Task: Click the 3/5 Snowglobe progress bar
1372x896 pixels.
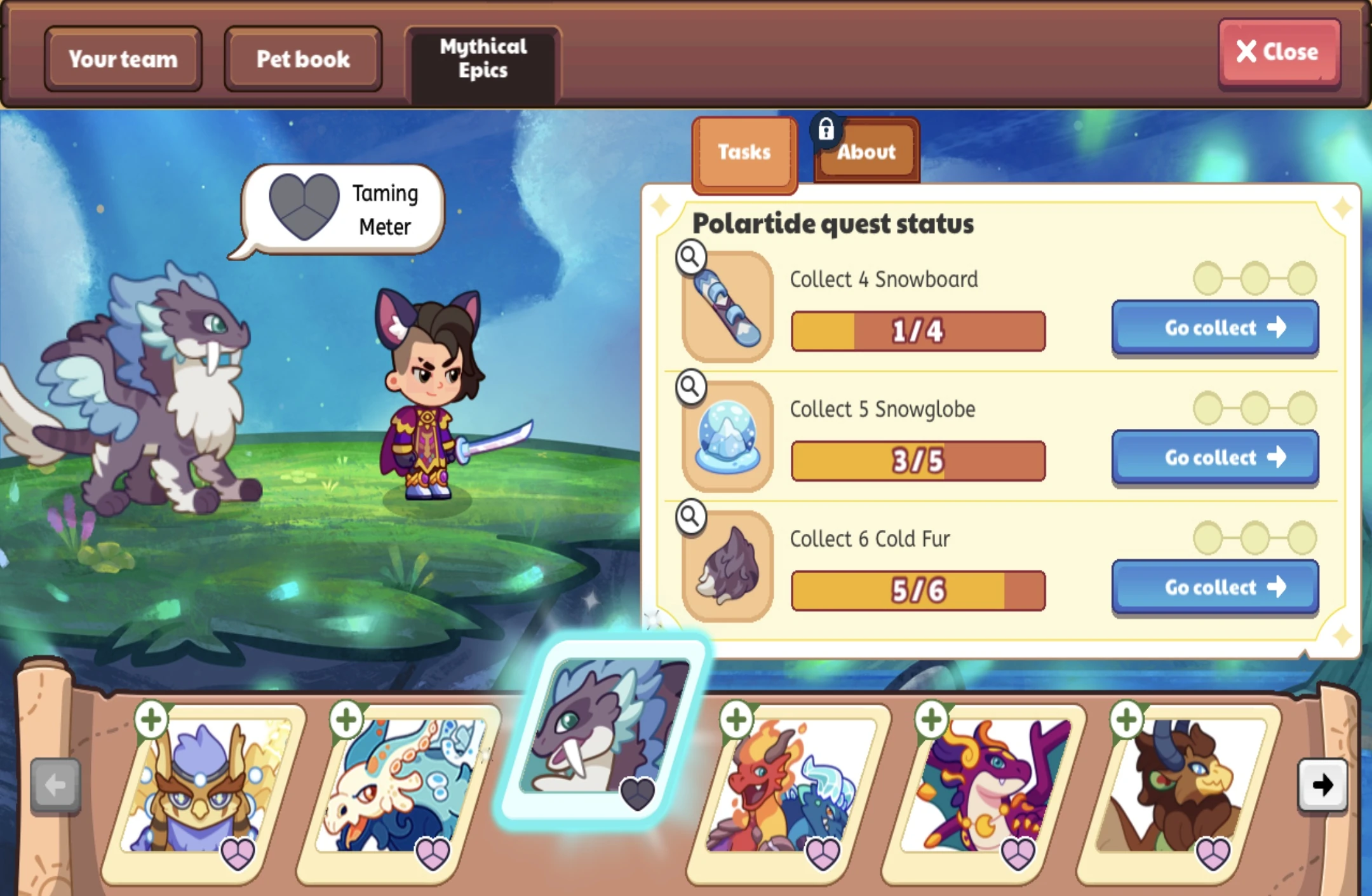Action: [917, 461]
